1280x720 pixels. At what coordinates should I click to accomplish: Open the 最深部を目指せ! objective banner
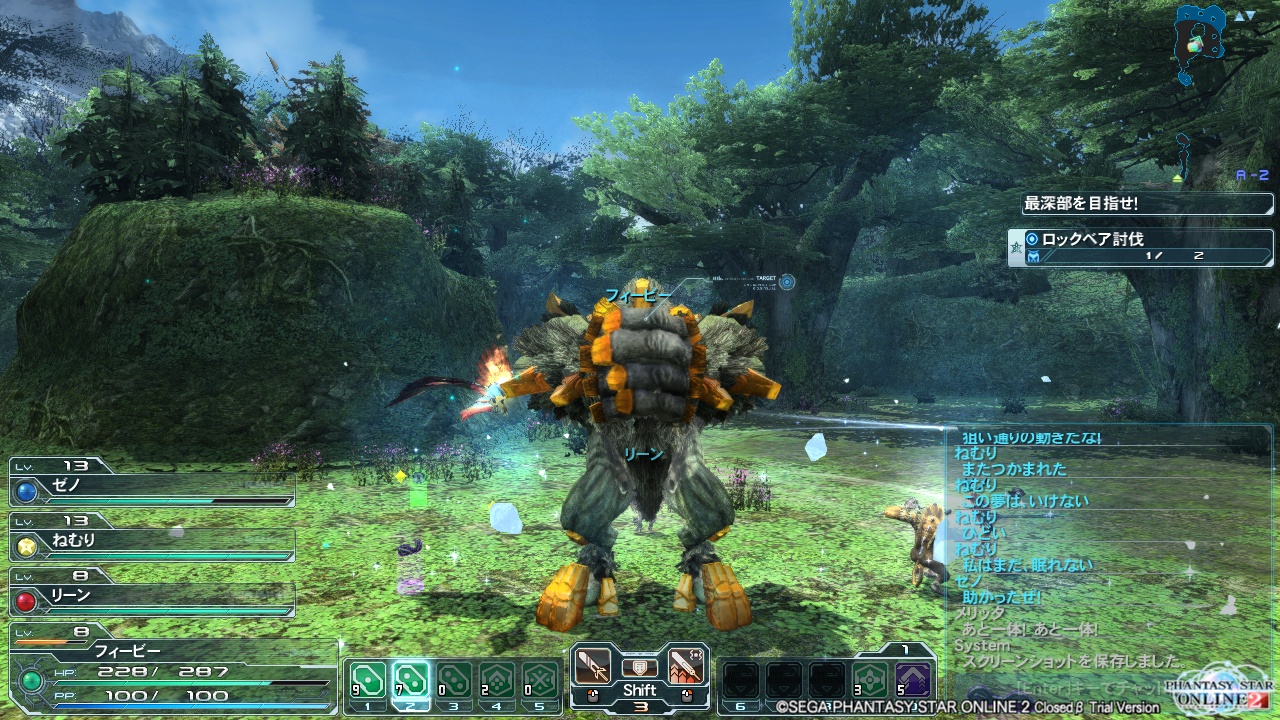(x=1146, y=204)
